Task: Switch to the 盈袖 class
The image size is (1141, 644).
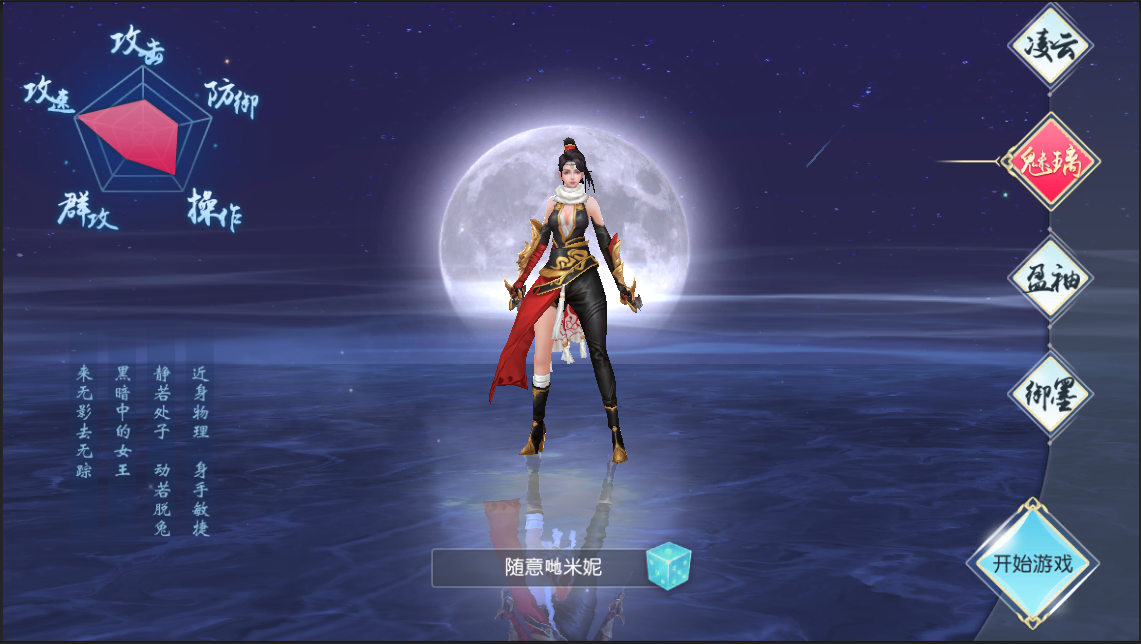Action: 1049,278
